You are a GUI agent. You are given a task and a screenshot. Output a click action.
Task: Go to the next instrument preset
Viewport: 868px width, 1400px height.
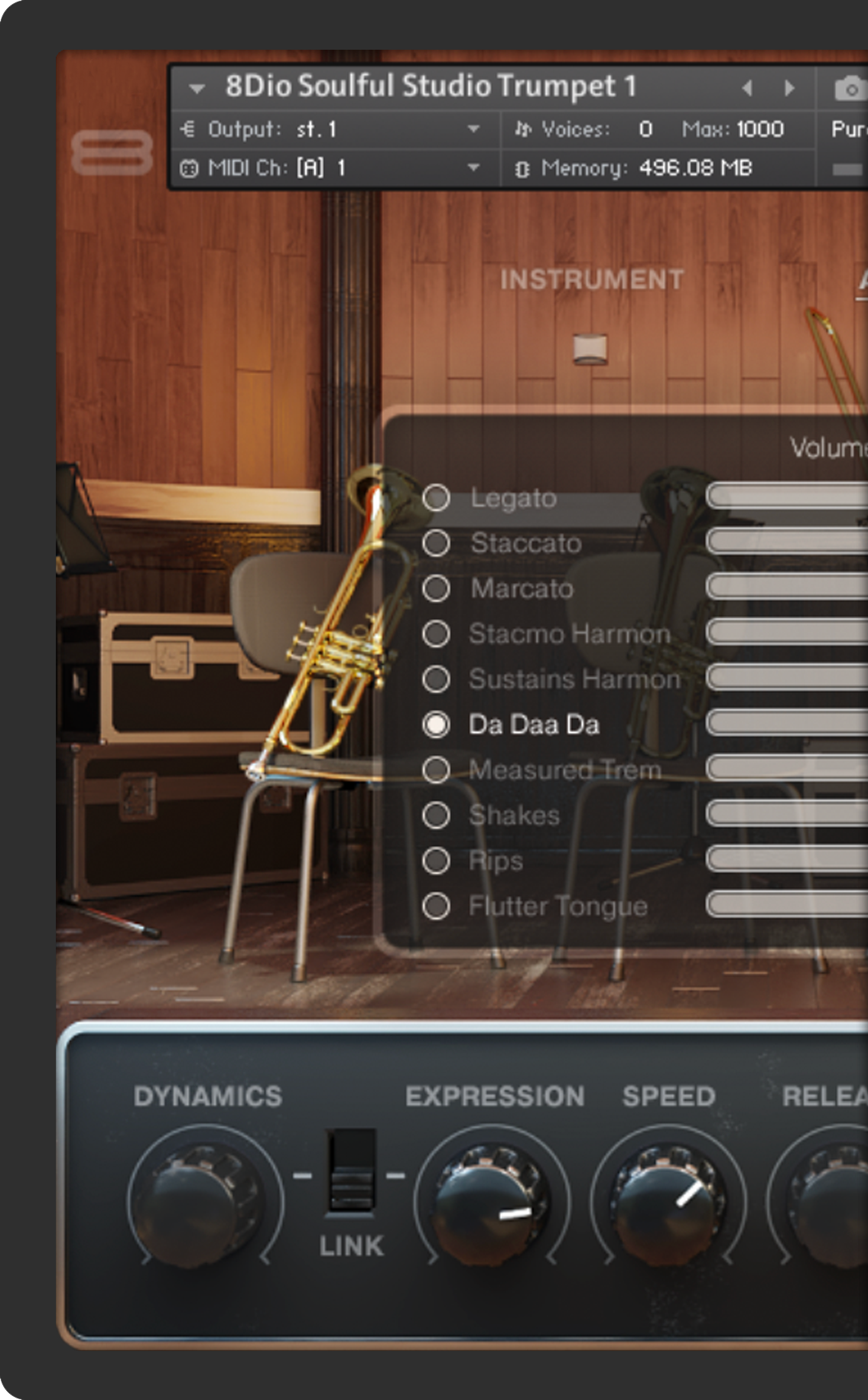point(789,88)
